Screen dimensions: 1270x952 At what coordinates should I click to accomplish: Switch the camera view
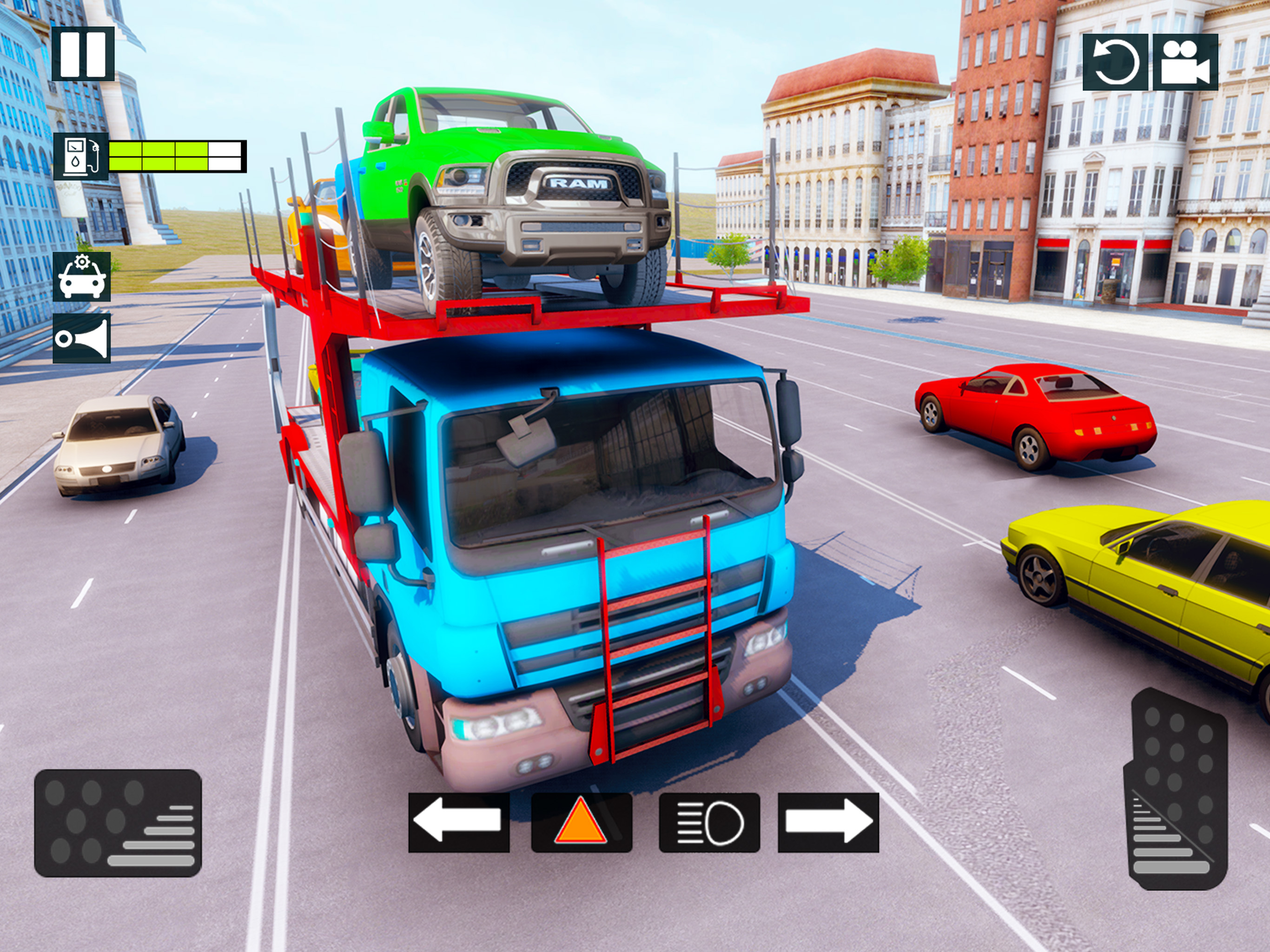coord(1185,62)
